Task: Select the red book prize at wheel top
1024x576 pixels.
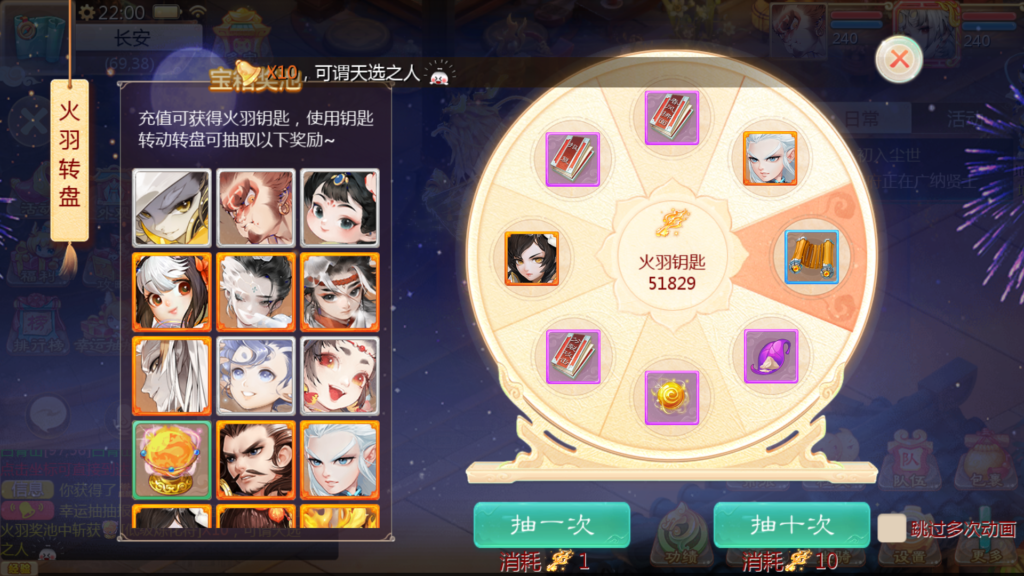Action: (x=671, y=118)
